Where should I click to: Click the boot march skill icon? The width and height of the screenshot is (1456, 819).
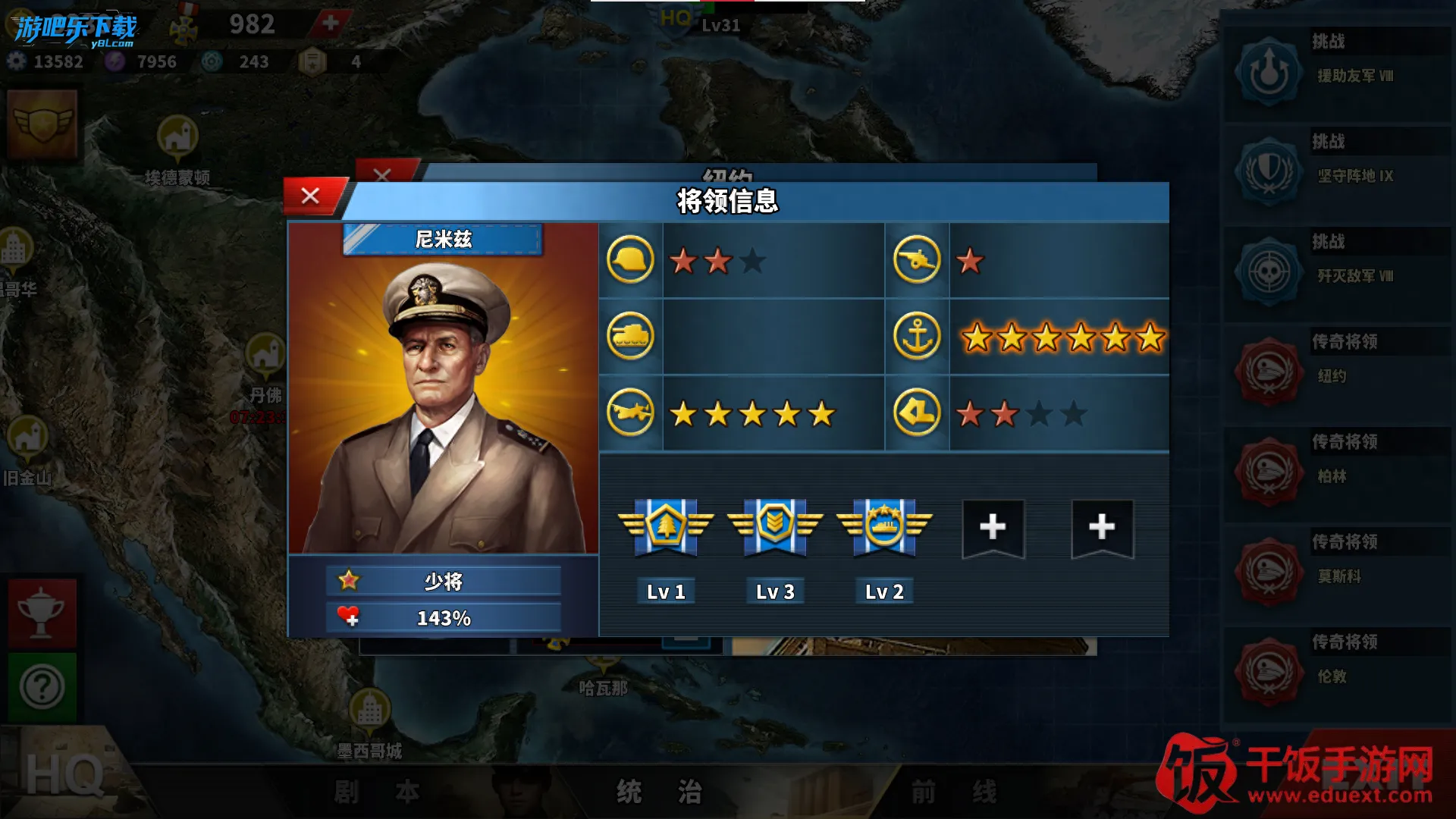[x=917, y=413]
